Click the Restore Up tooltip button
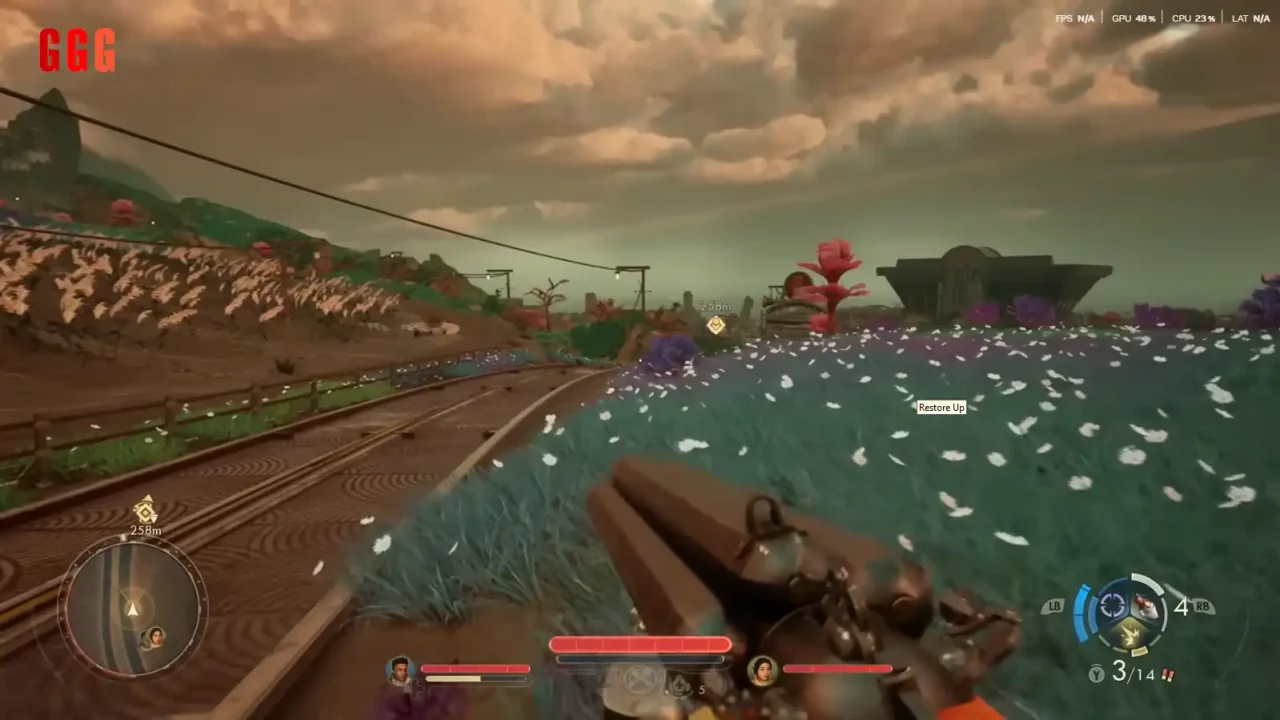Viewport: 1280px width, 720px height. click(x=941, y=407)
